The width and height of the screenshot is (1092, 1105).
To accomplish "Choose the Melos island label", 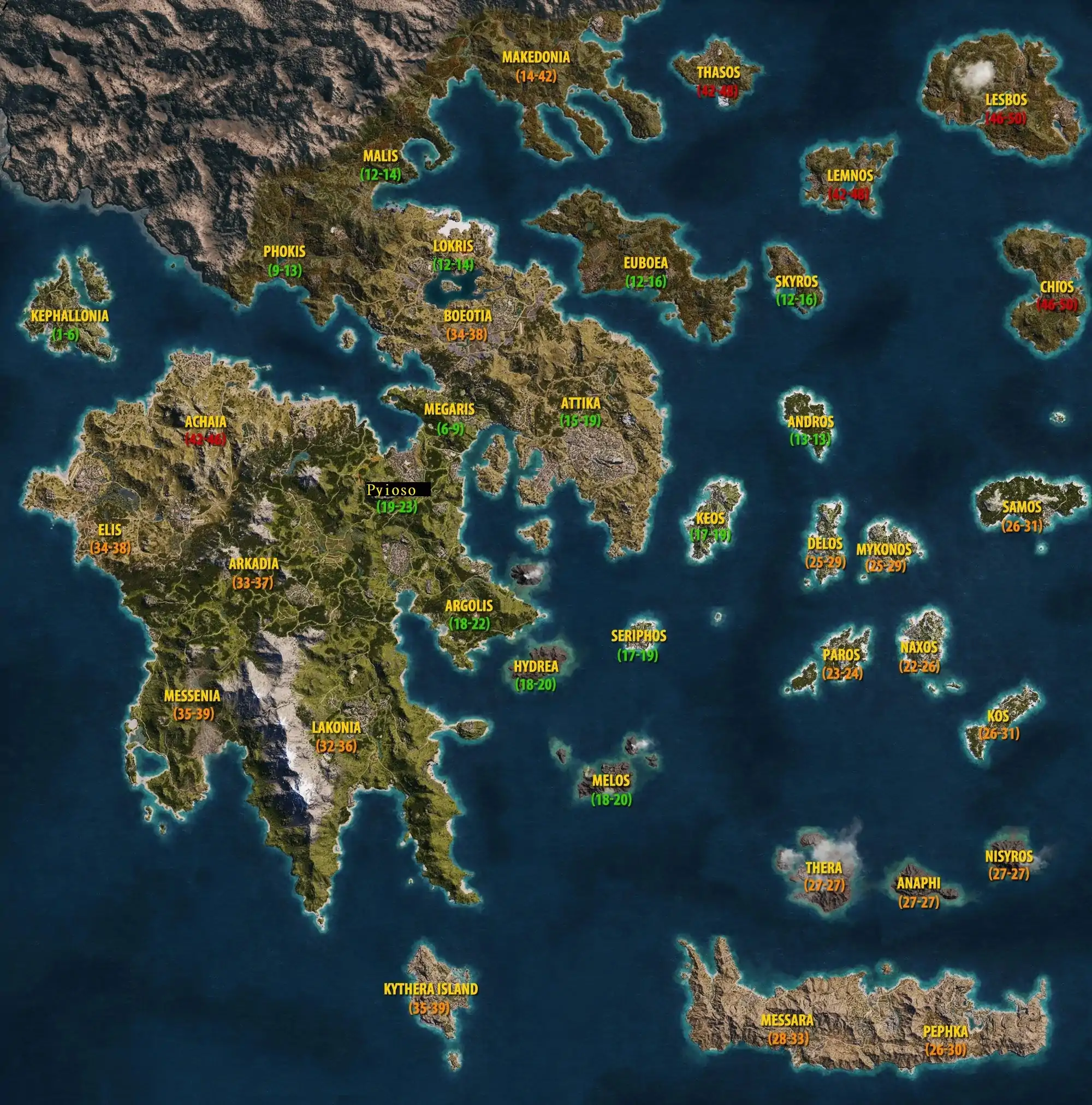I will click(610, 780).
